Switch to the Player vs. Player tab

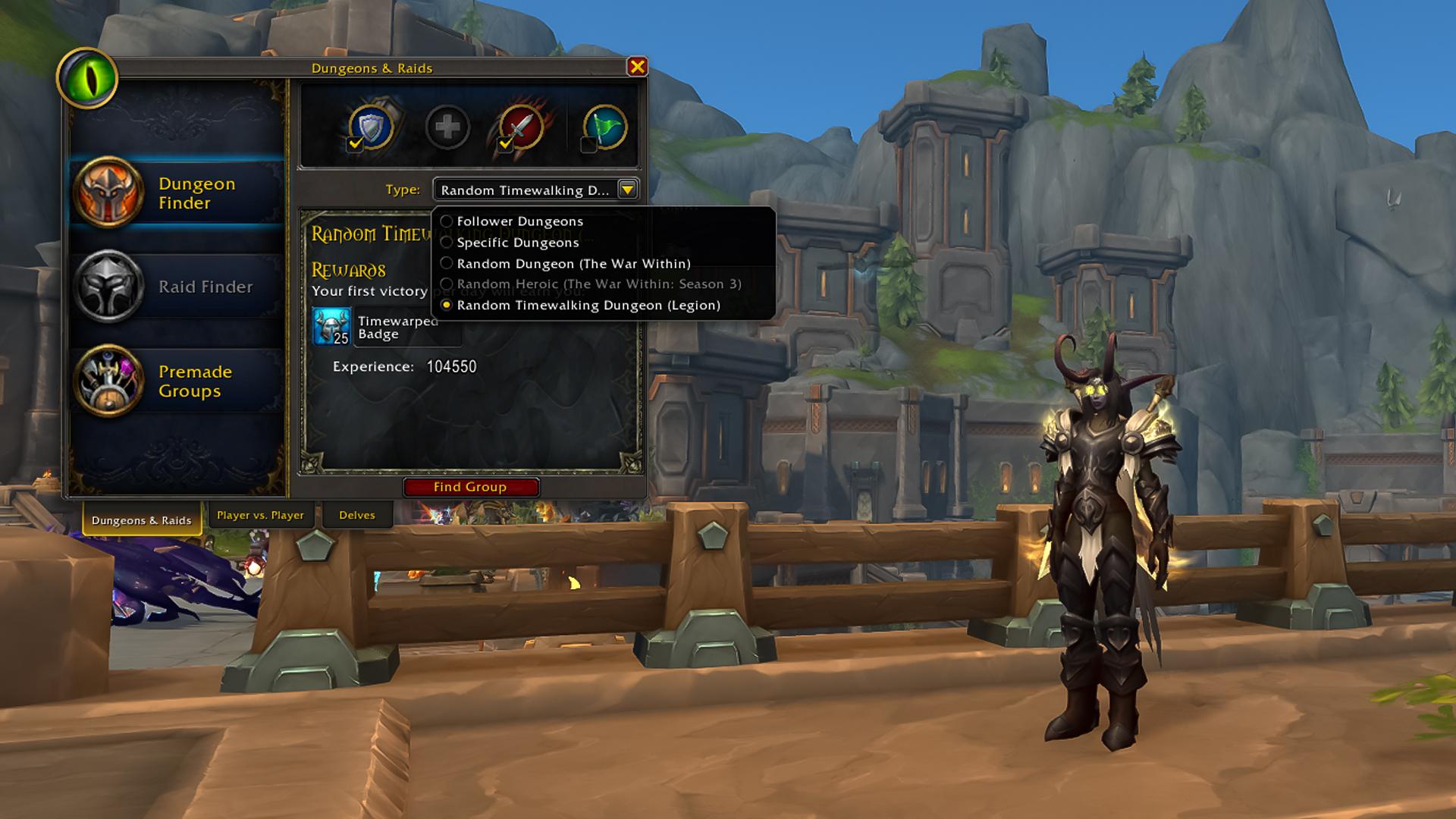click(x=260, y=515)
